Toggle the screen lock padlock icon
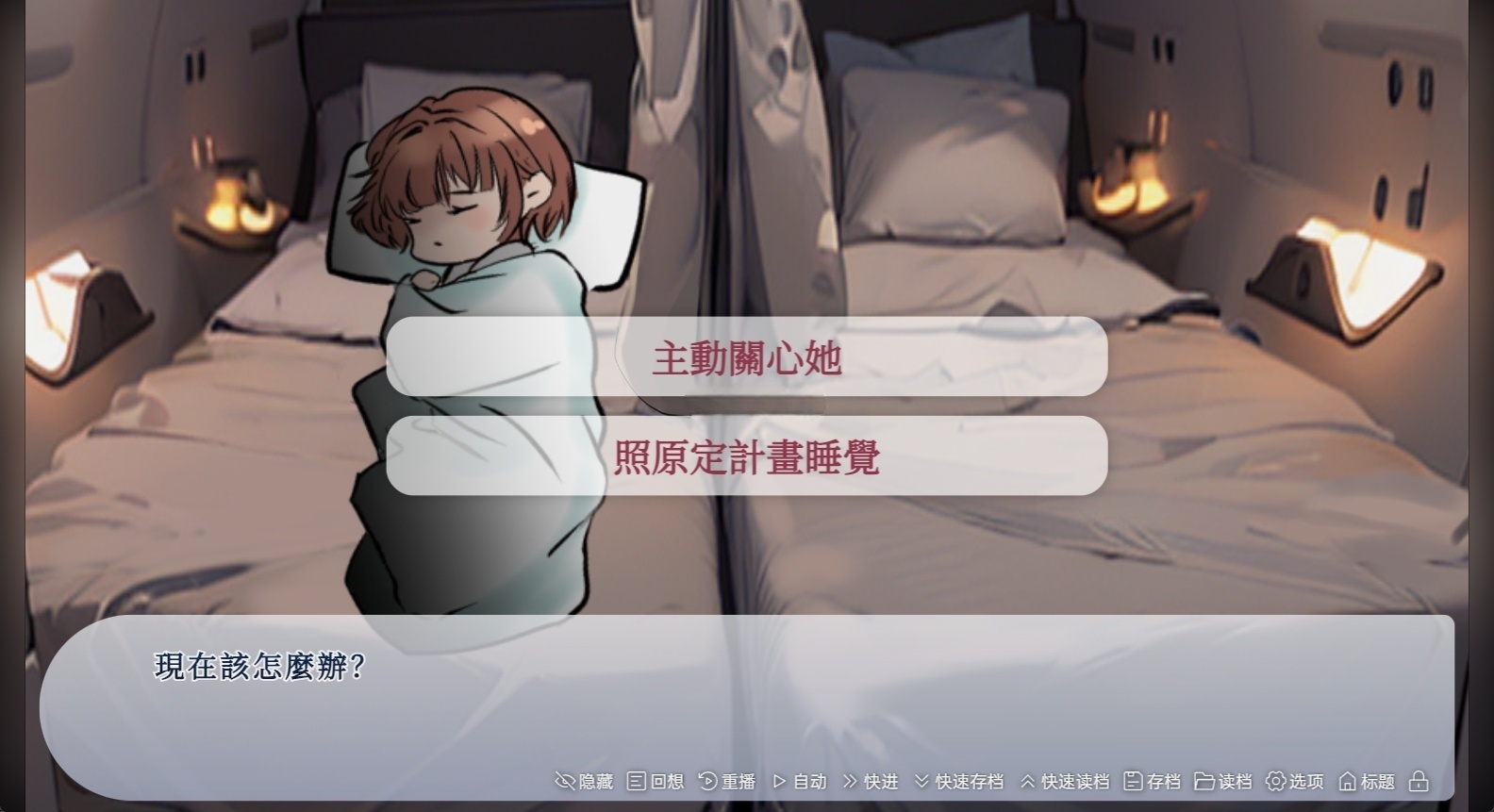Image resolution: width=1494 pixels, height=812 pixels. (1419, 781)
